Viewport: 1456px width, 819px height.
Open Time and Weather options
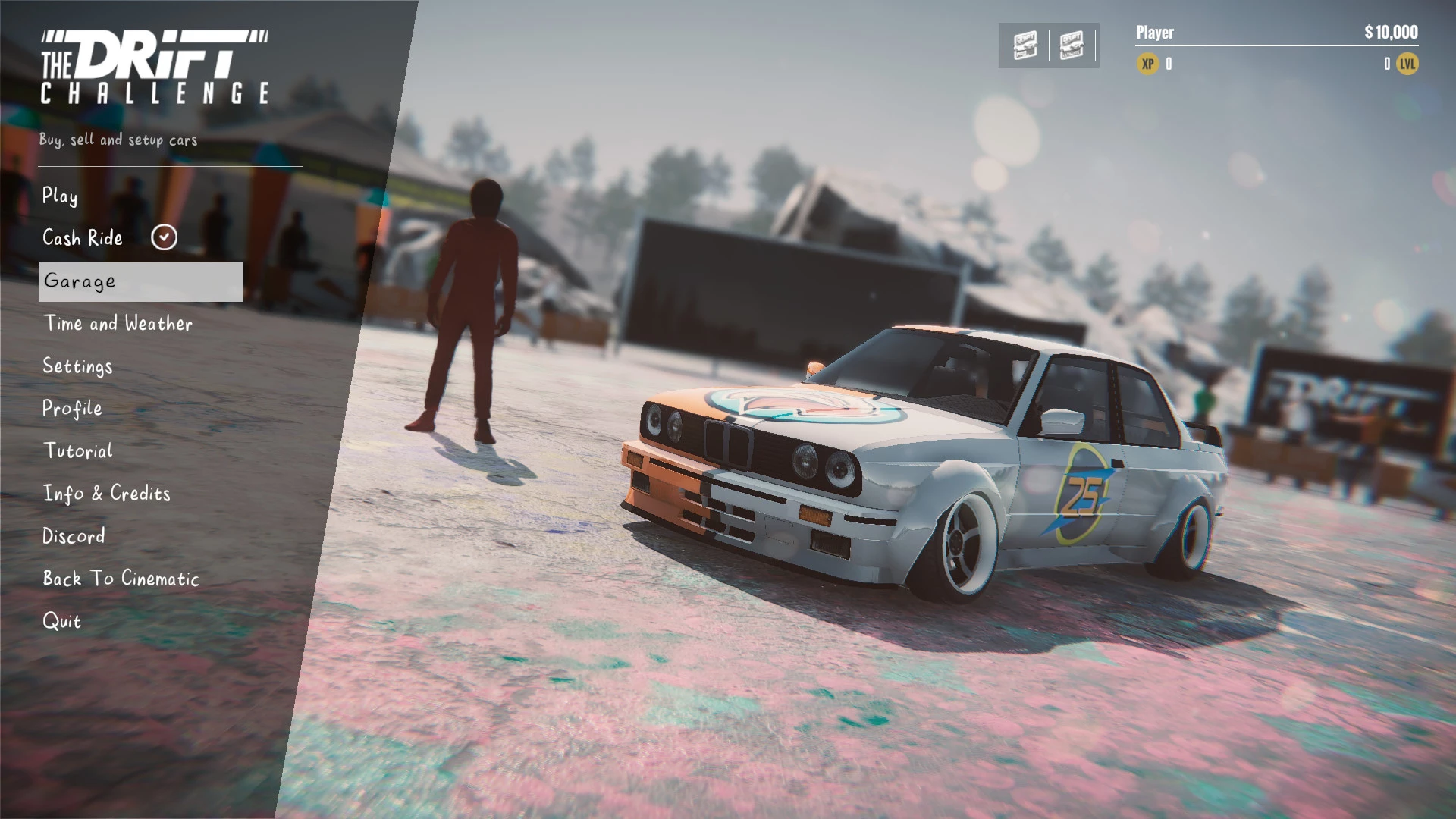pyautogui.click(x=118, y=324)
